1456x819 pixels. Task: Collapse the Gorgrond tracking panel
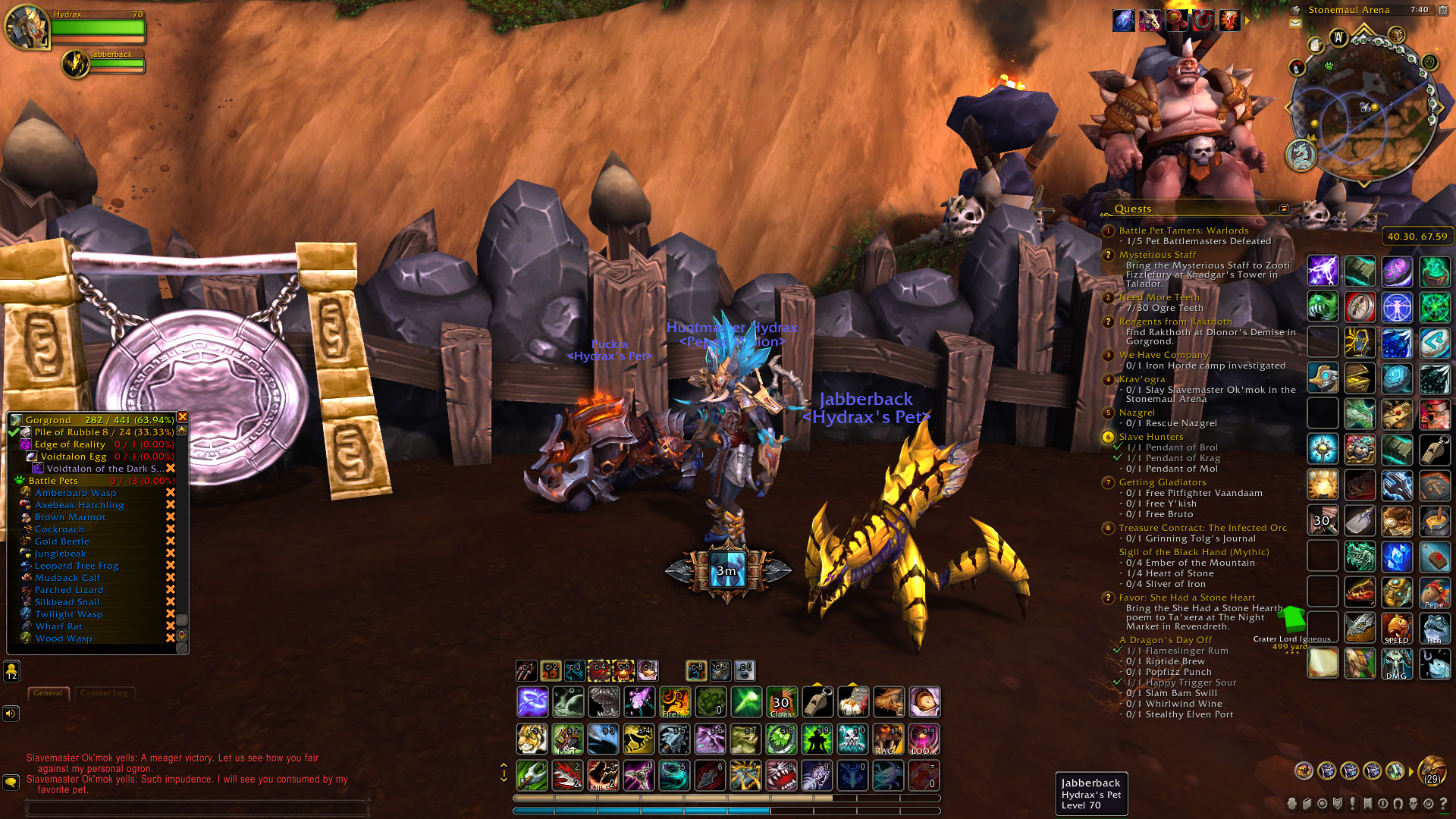[182, 417]
